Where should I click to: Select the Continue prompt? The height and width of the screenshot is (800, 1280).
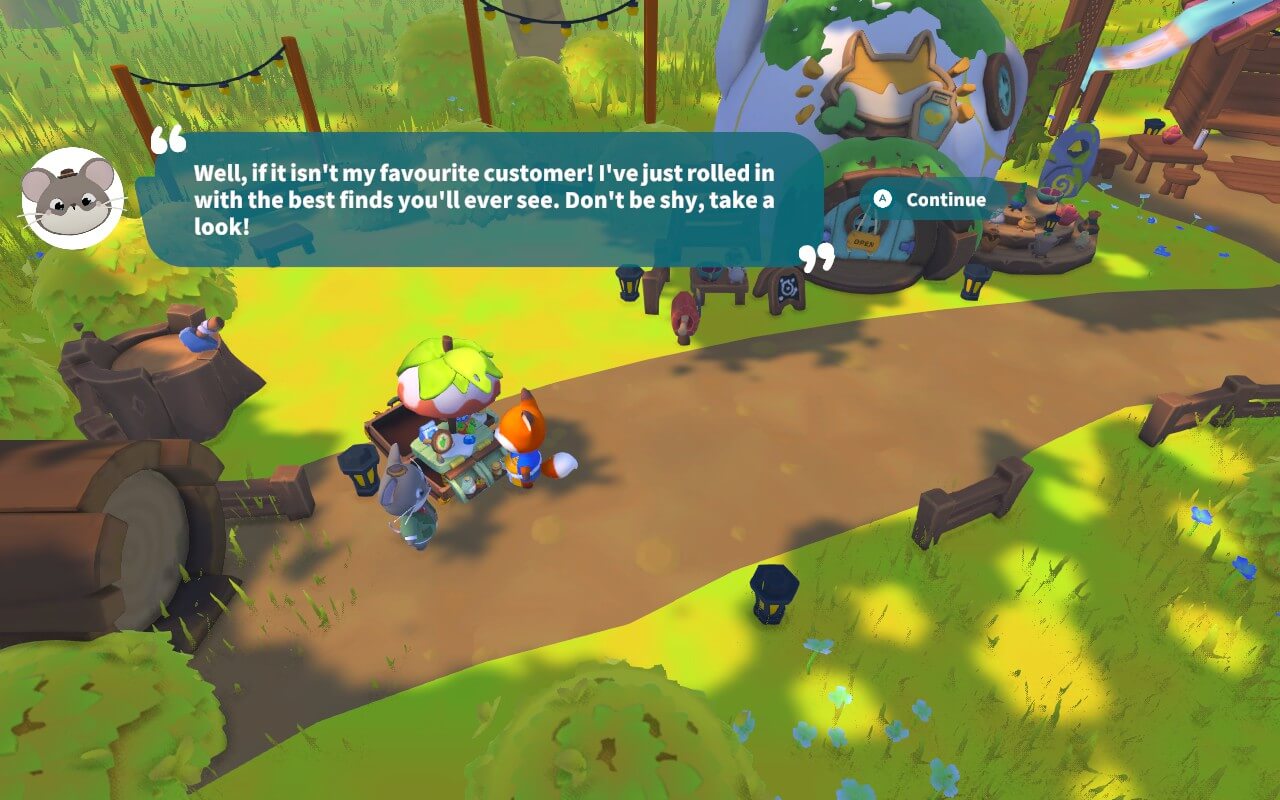pyautogui.click(x=944, y=199)
